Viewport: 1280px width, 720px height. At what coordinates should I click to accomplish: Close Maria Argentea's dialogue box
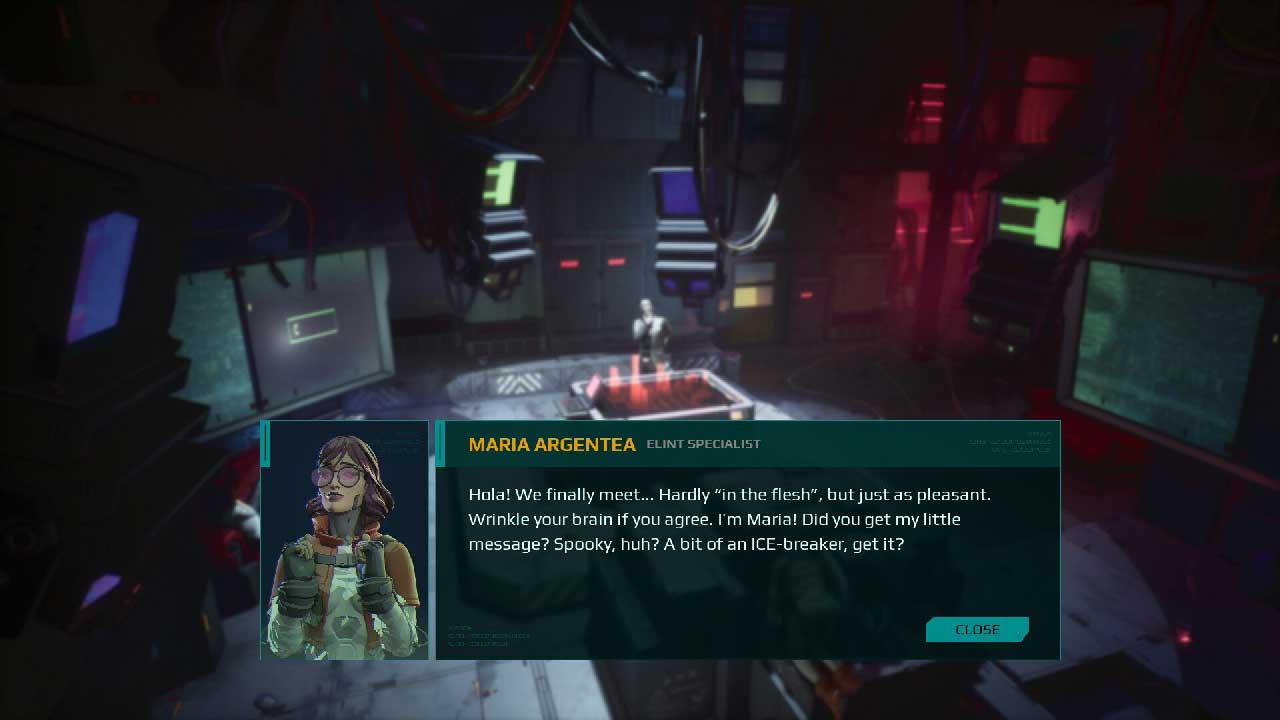pyautogui.click(x=977, y=629)
